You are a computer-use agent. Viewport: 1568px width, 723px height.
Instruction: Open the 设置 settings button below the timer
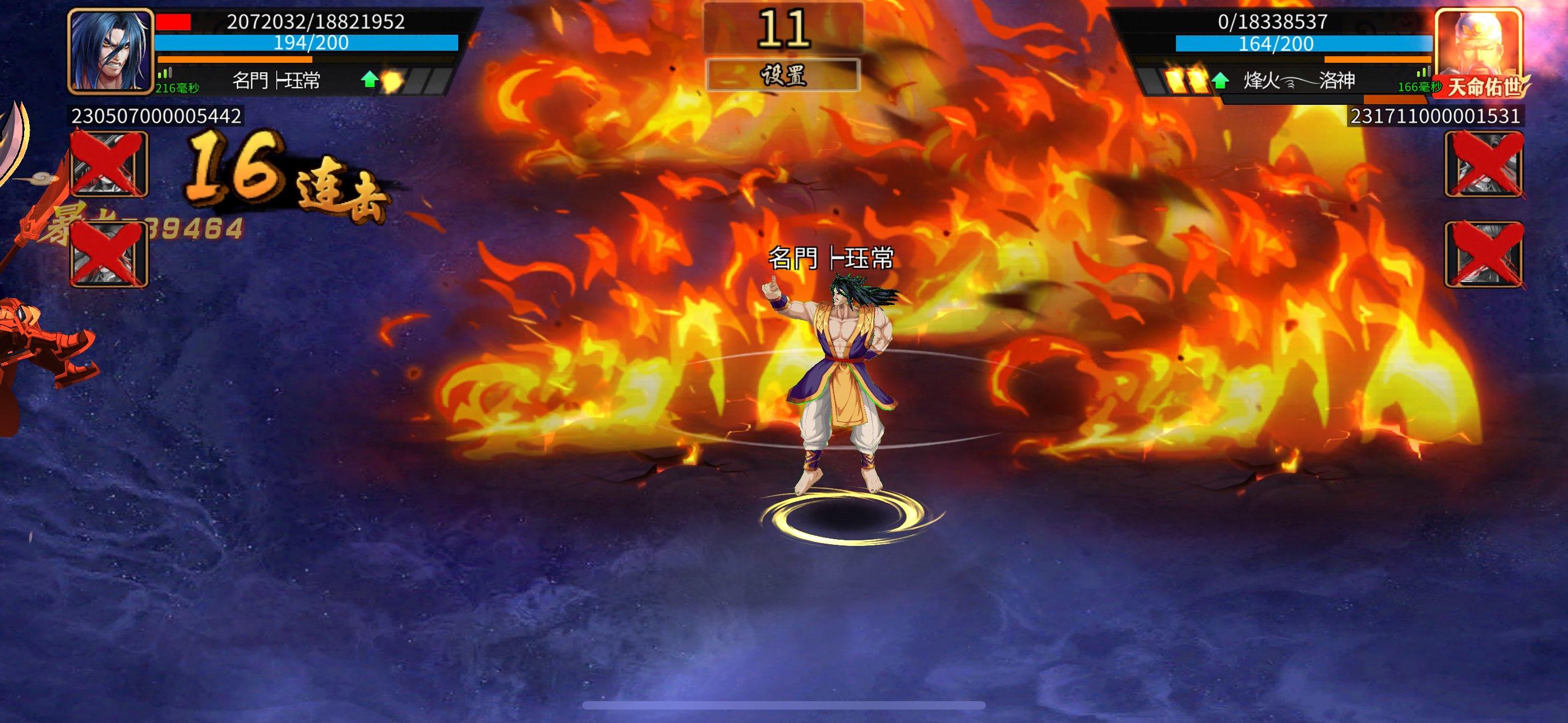coord(783,76)
